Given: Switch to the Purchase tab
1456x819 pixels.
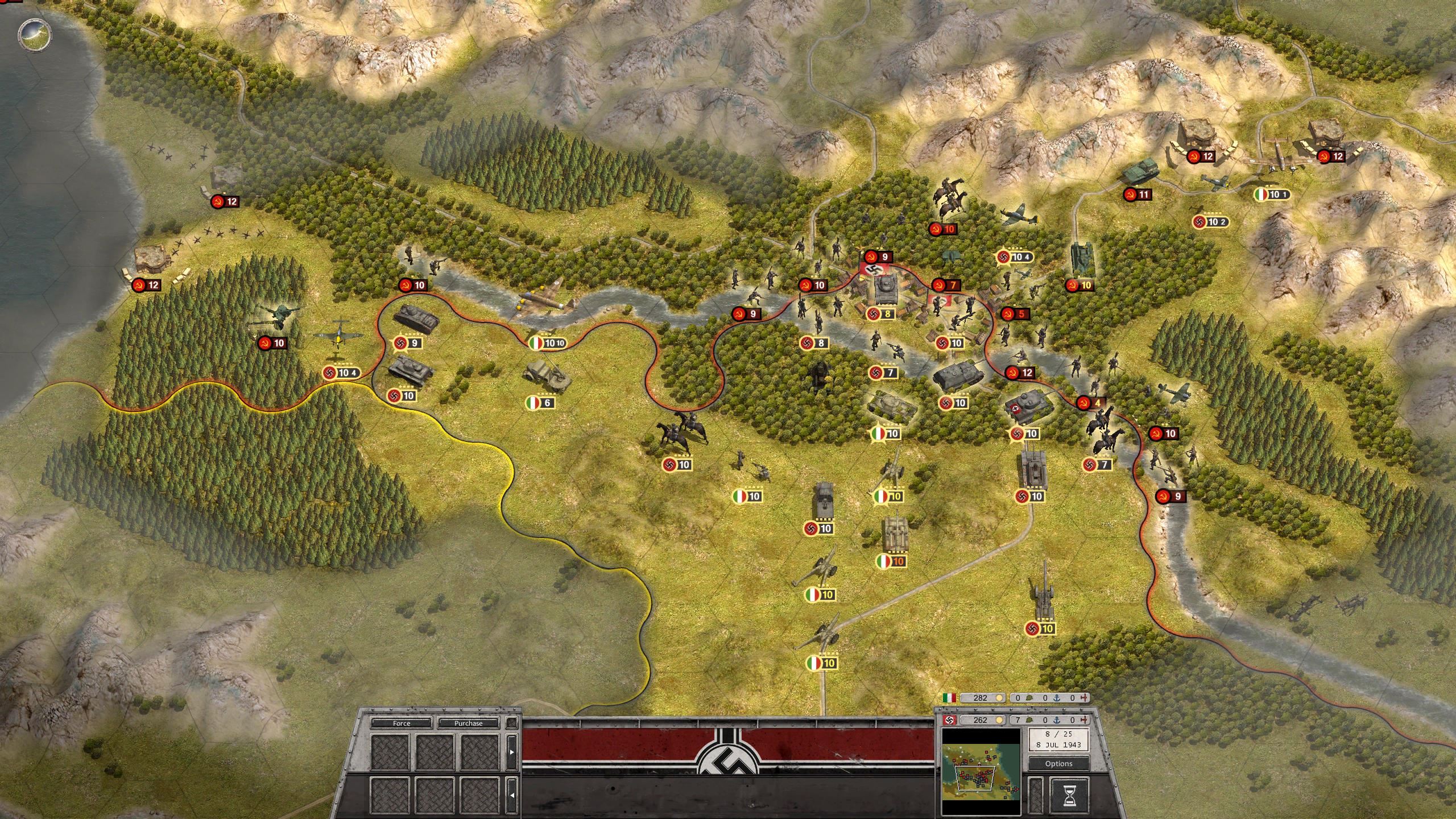Looking at the screenshot, I should point(468,724).
